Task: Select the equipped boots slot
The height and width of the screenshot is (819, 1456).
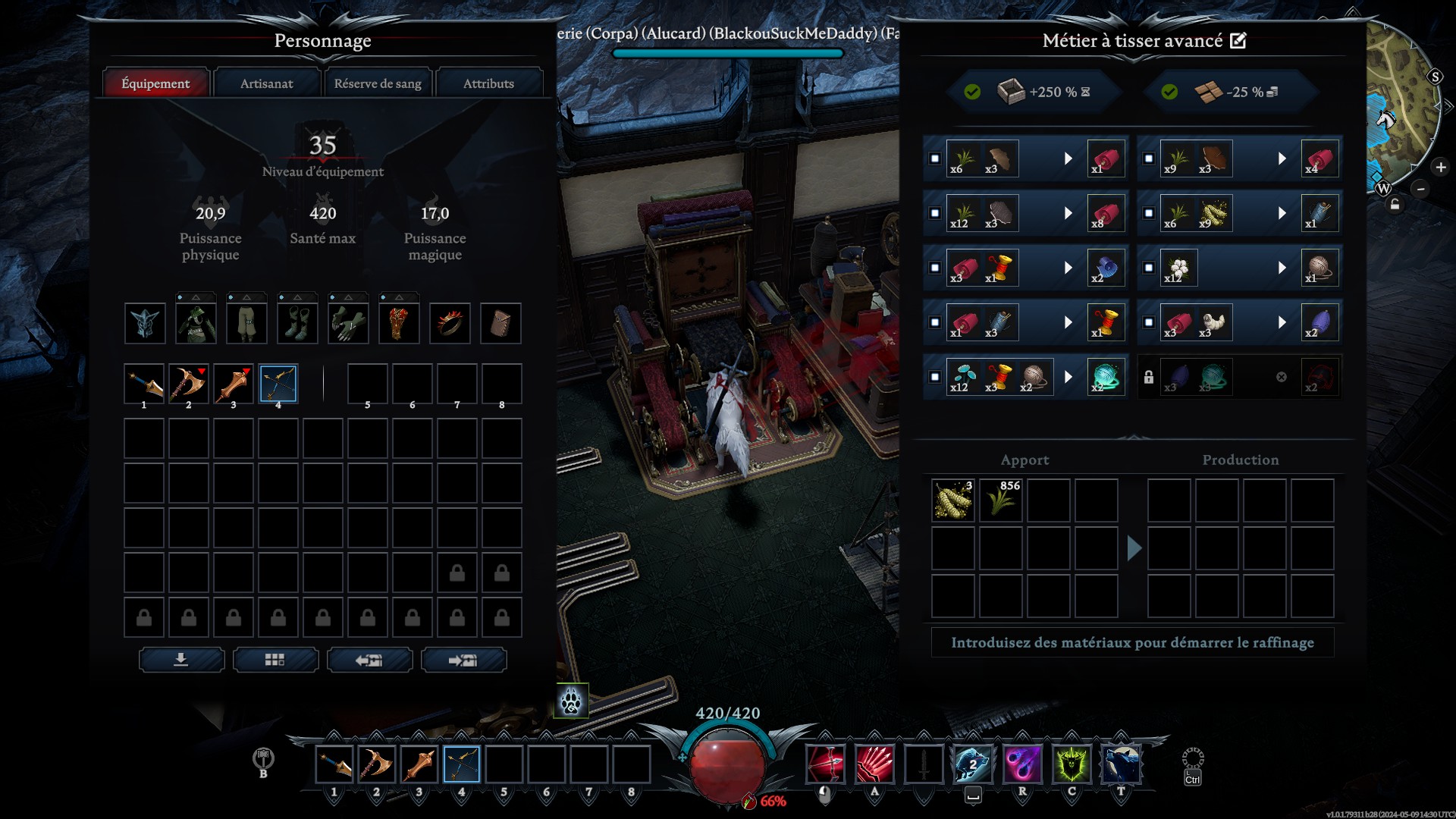Action: 297,324
